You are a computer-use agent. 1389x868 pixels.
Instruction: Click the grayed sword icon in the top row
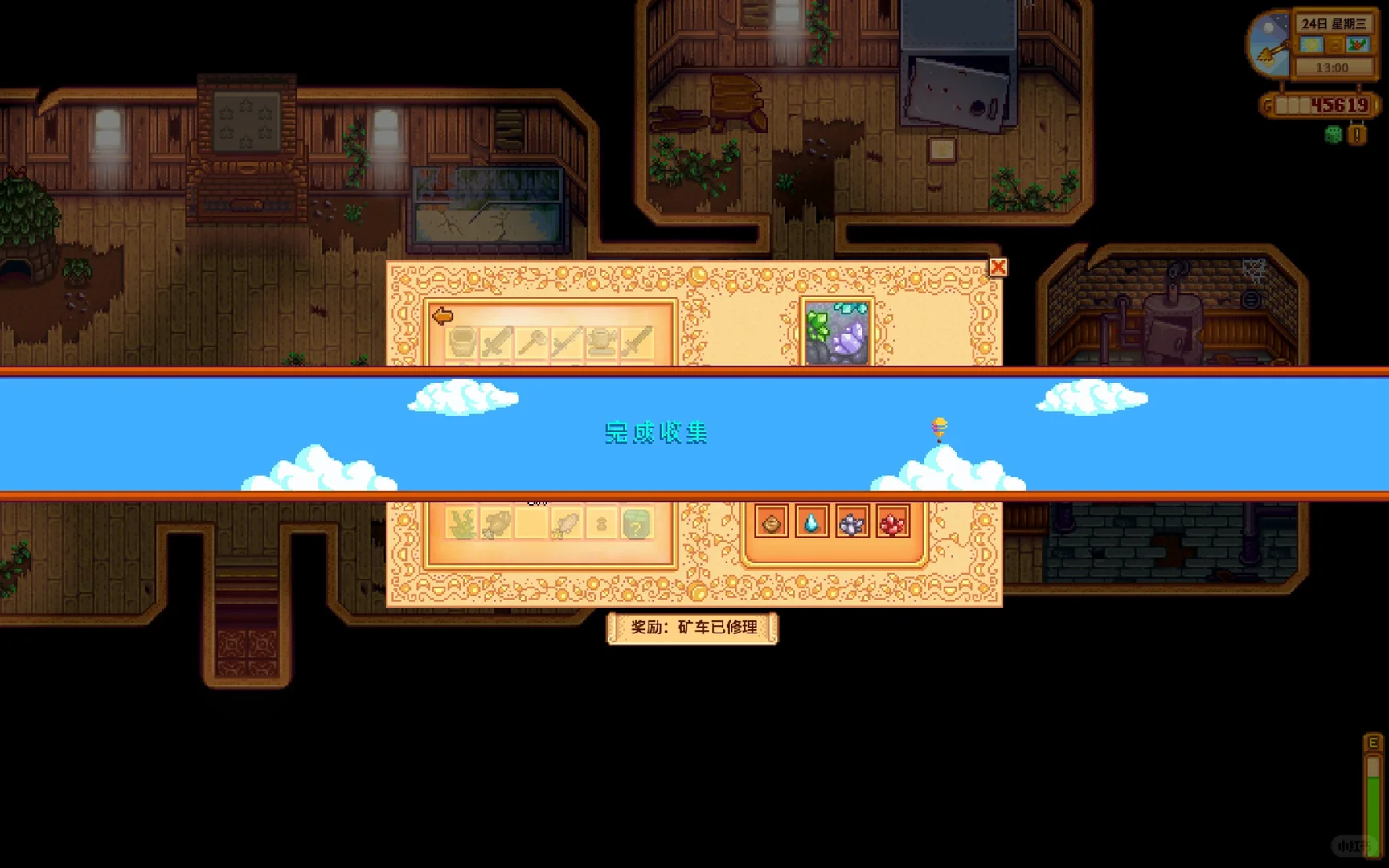[x=497, y=342]
